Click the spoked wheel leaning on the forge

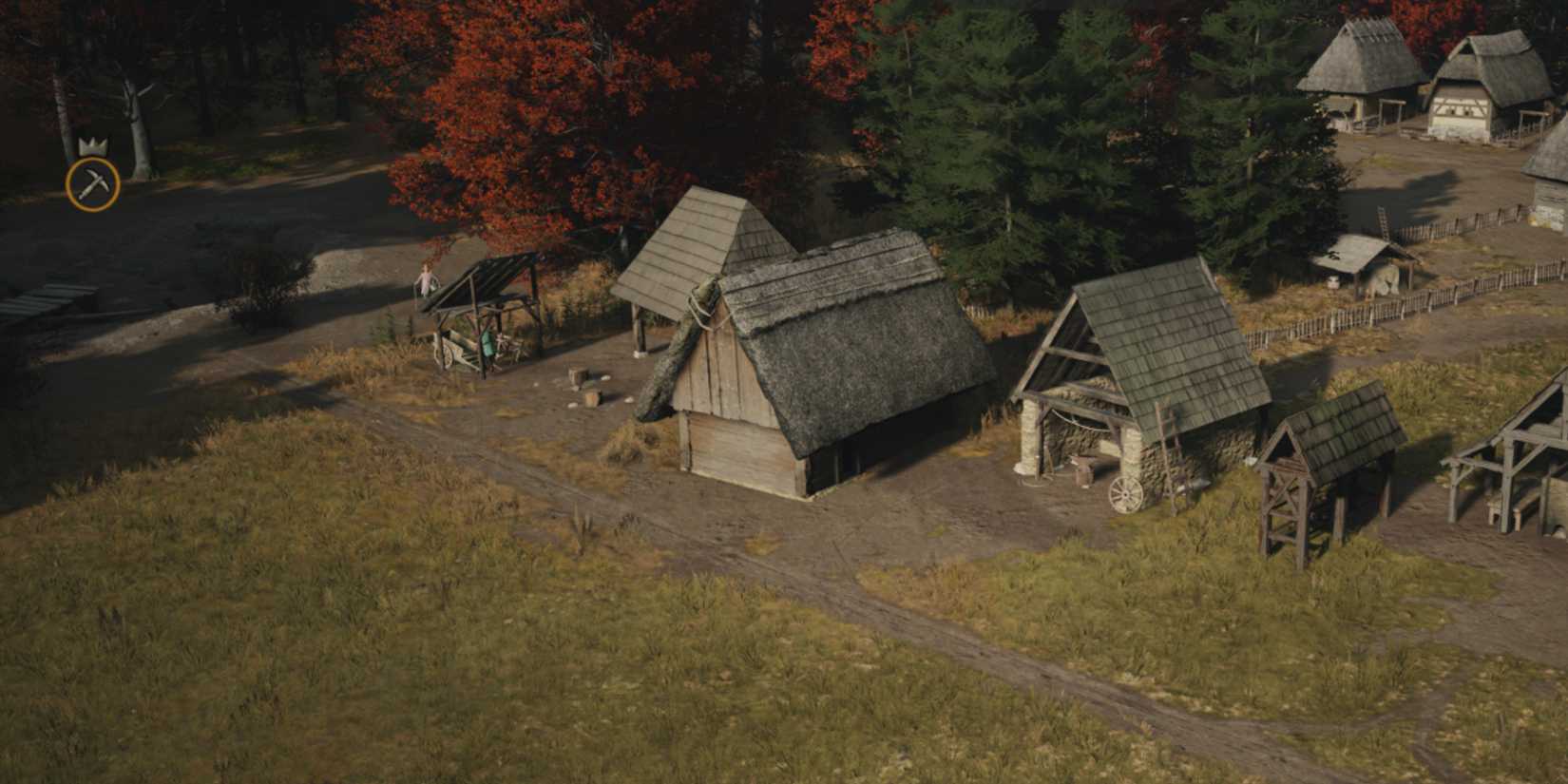[x=1125, y=494]
